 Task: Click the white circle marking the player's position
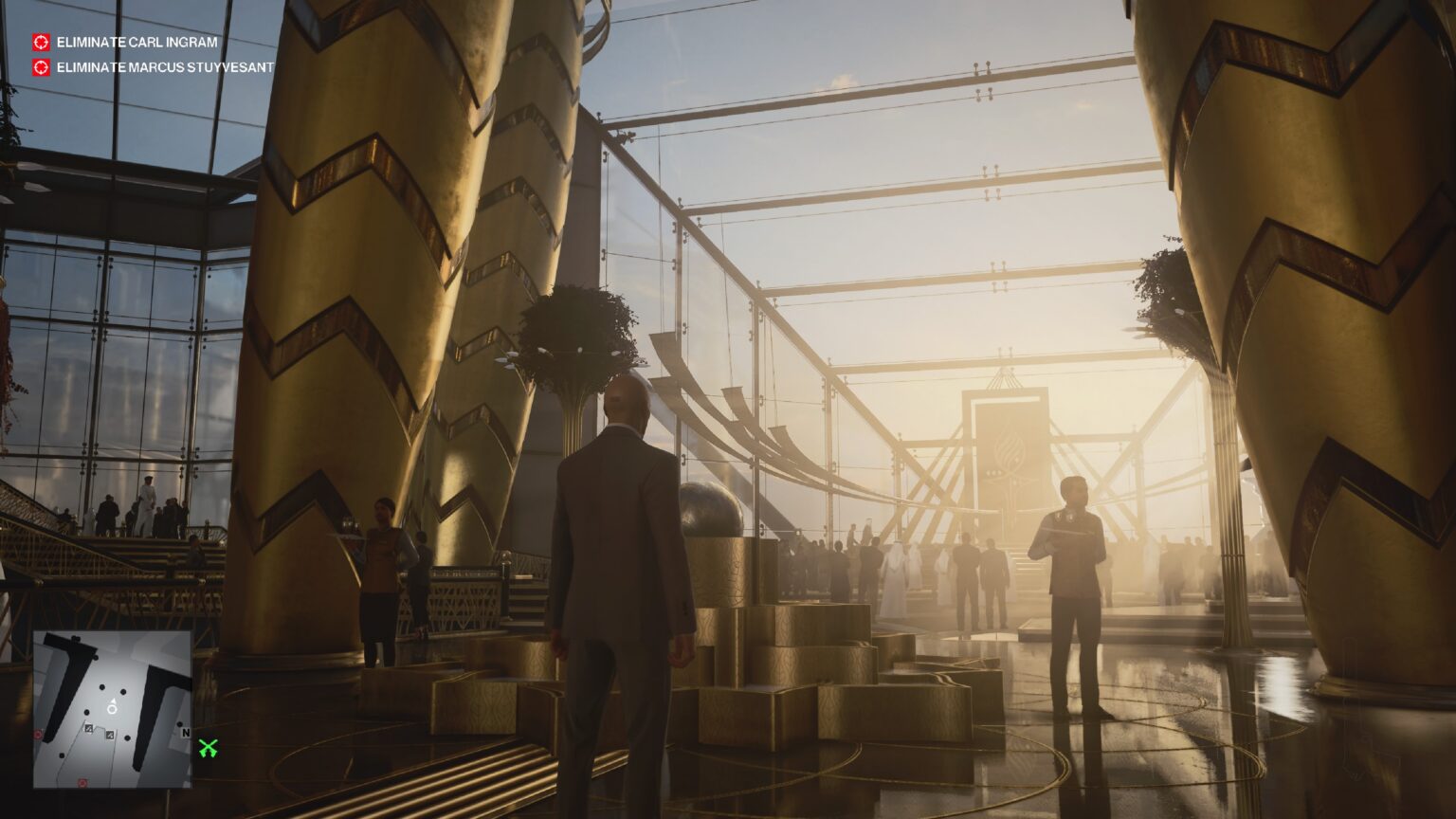pyautogui.click(x=111, y=710)
